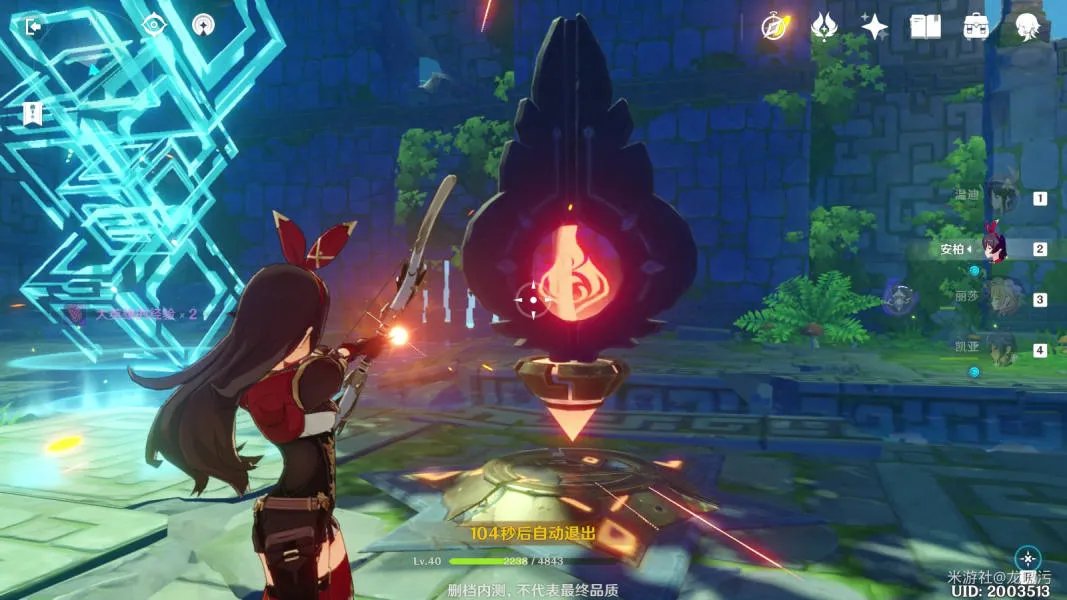Screen dimensions: 1067x600
Task: Switch to party member 丽莎
Action: click(x=999, y=298)
